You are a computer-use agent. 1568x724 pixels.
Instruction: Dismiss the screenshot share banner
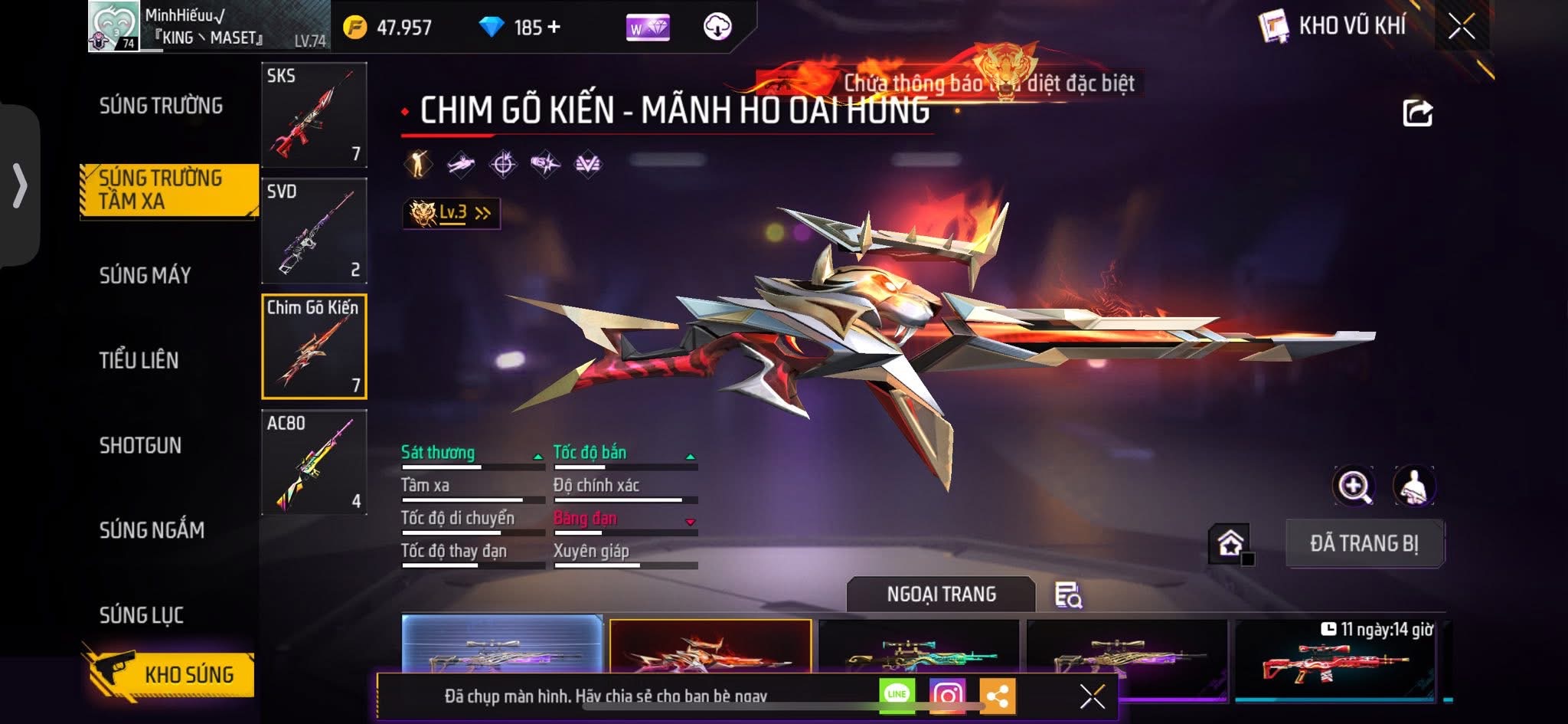click(1092, 696)
